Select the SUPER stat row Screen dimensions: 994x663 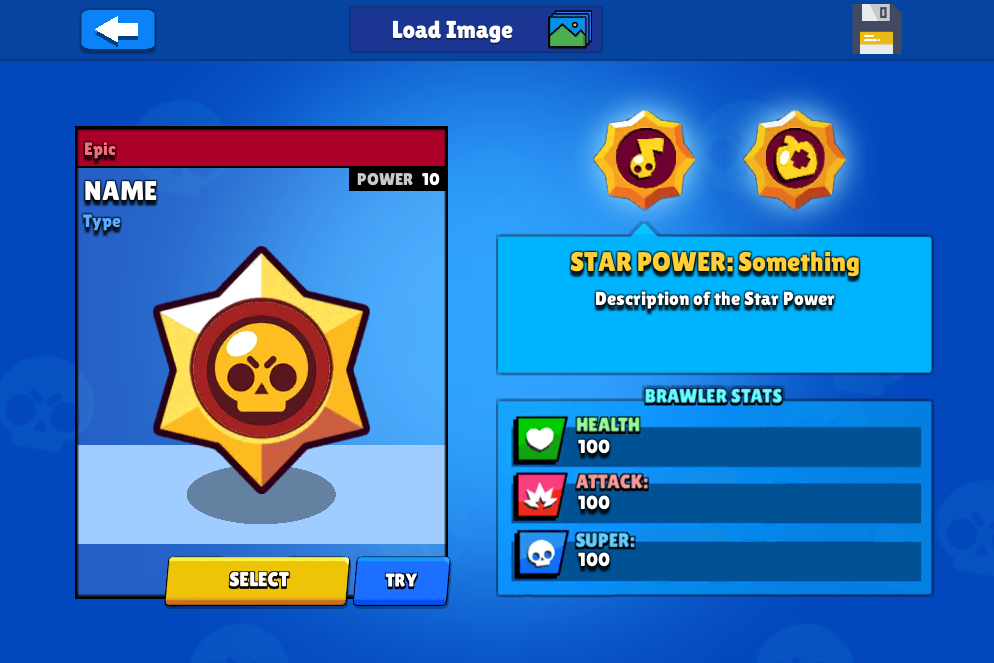[x=717, y=553]
